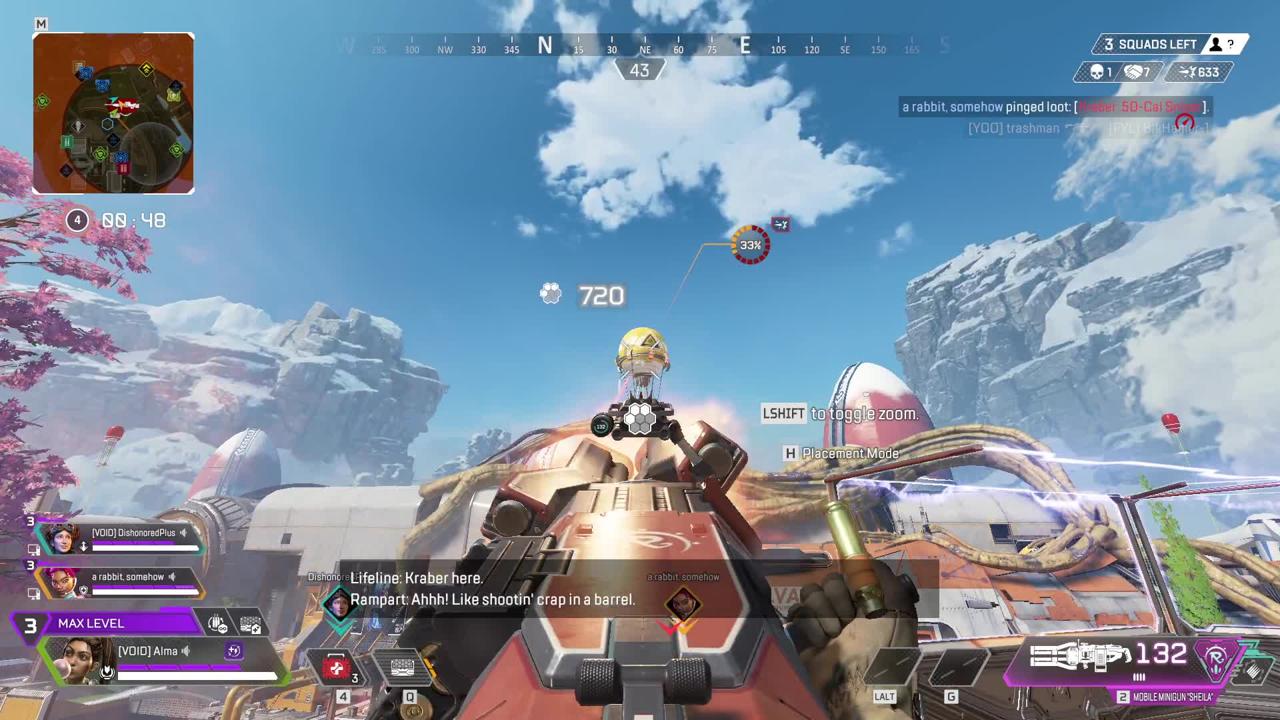Click the 33% shield ping marker

pos(751,245)
